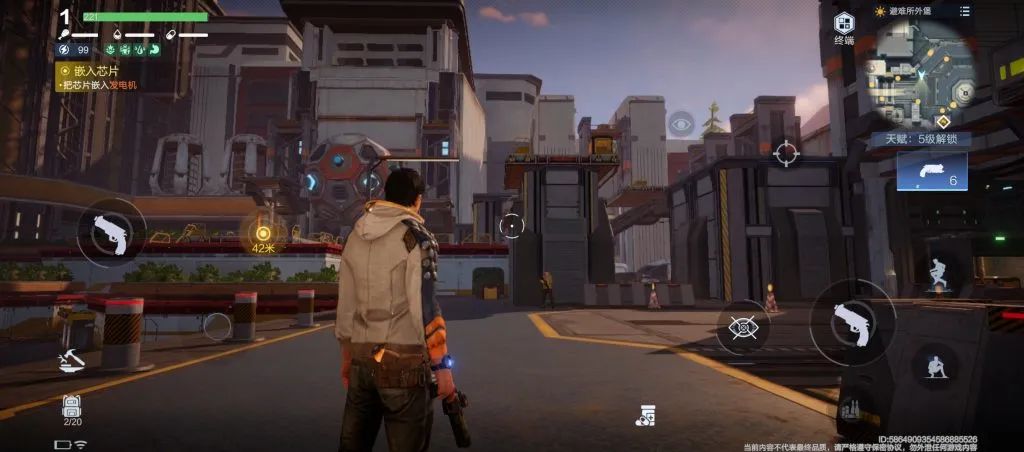Toggle the crossed-out eye button
Screen dimensions: 1024x452
[743, 326]
